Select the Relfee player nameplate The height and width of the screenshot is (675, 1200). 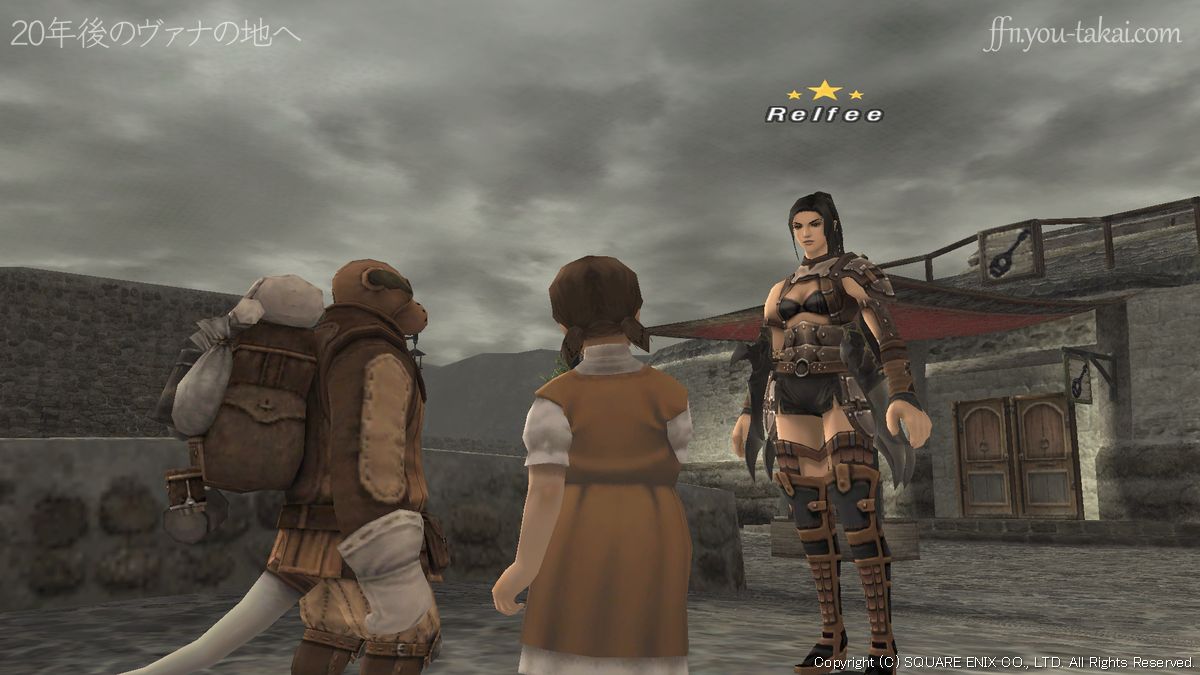click(824, 114)
